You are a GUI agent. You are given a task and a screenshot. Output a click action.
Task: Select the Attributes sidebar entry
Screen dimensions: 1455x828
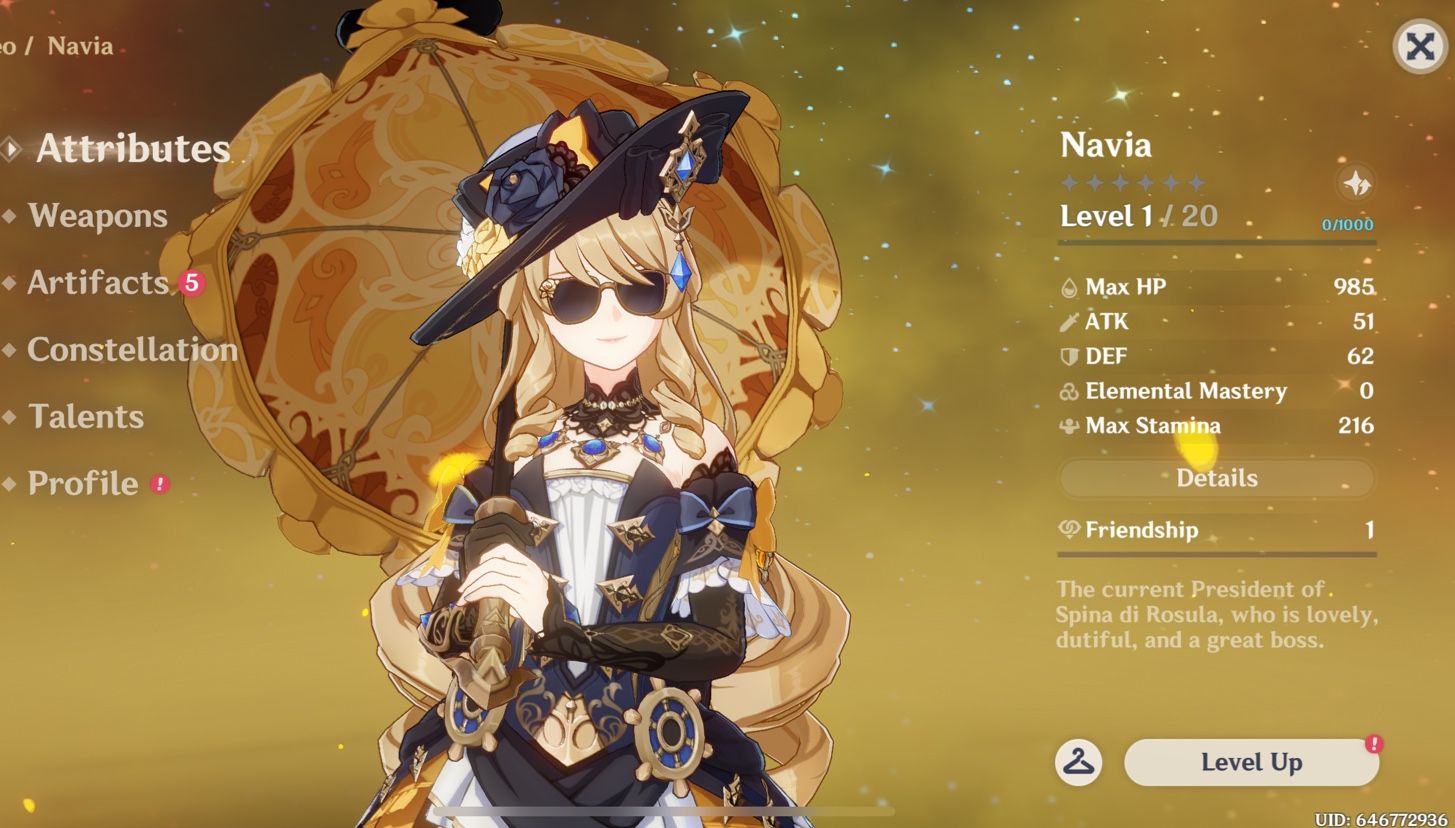(x=130, y=148)
